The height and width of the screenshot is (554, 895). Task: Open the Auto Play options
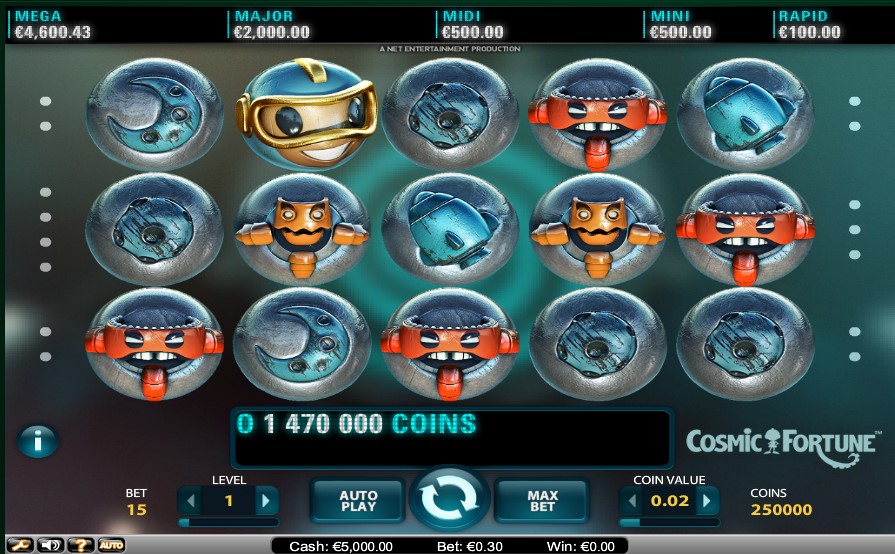pyautogui.click(x=358, y=500)
